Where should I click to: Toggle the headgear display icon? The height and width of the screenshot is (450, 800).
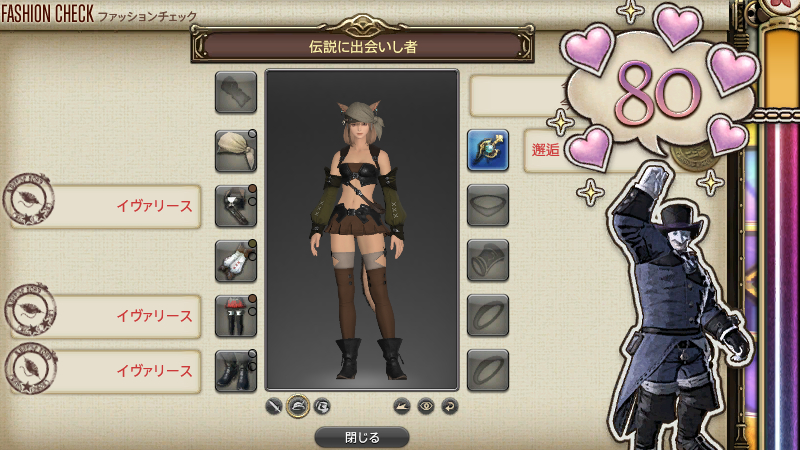point(298,406)
